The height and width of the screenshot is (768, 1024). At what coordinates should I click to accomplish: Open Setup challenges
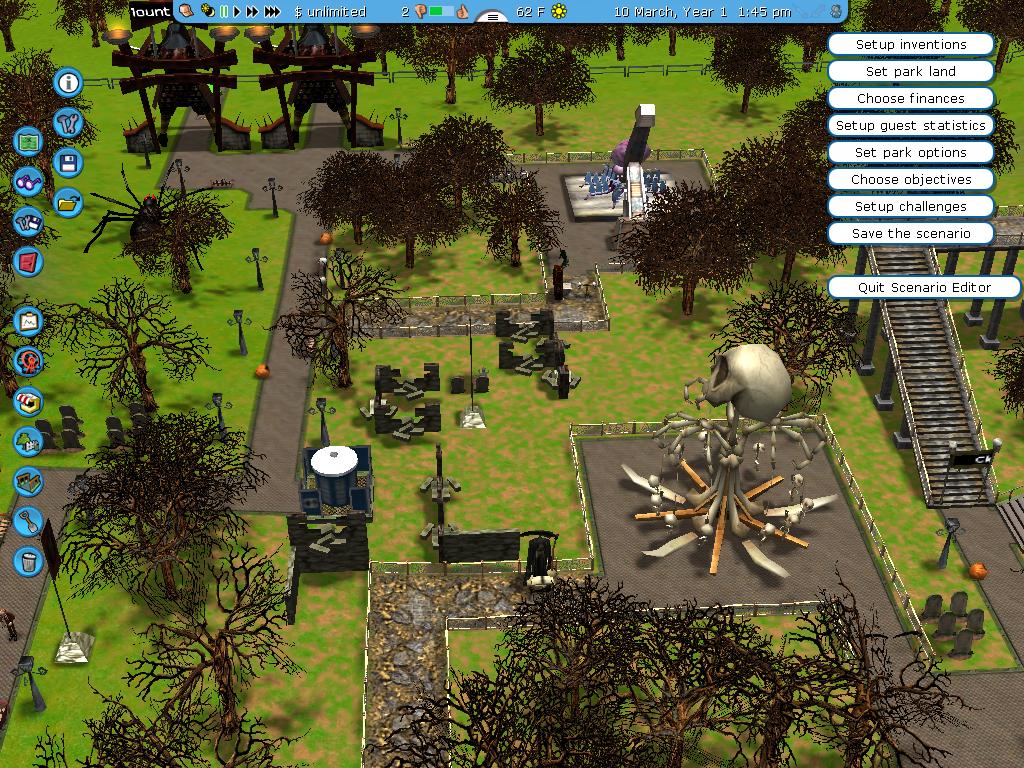point(910,207)
